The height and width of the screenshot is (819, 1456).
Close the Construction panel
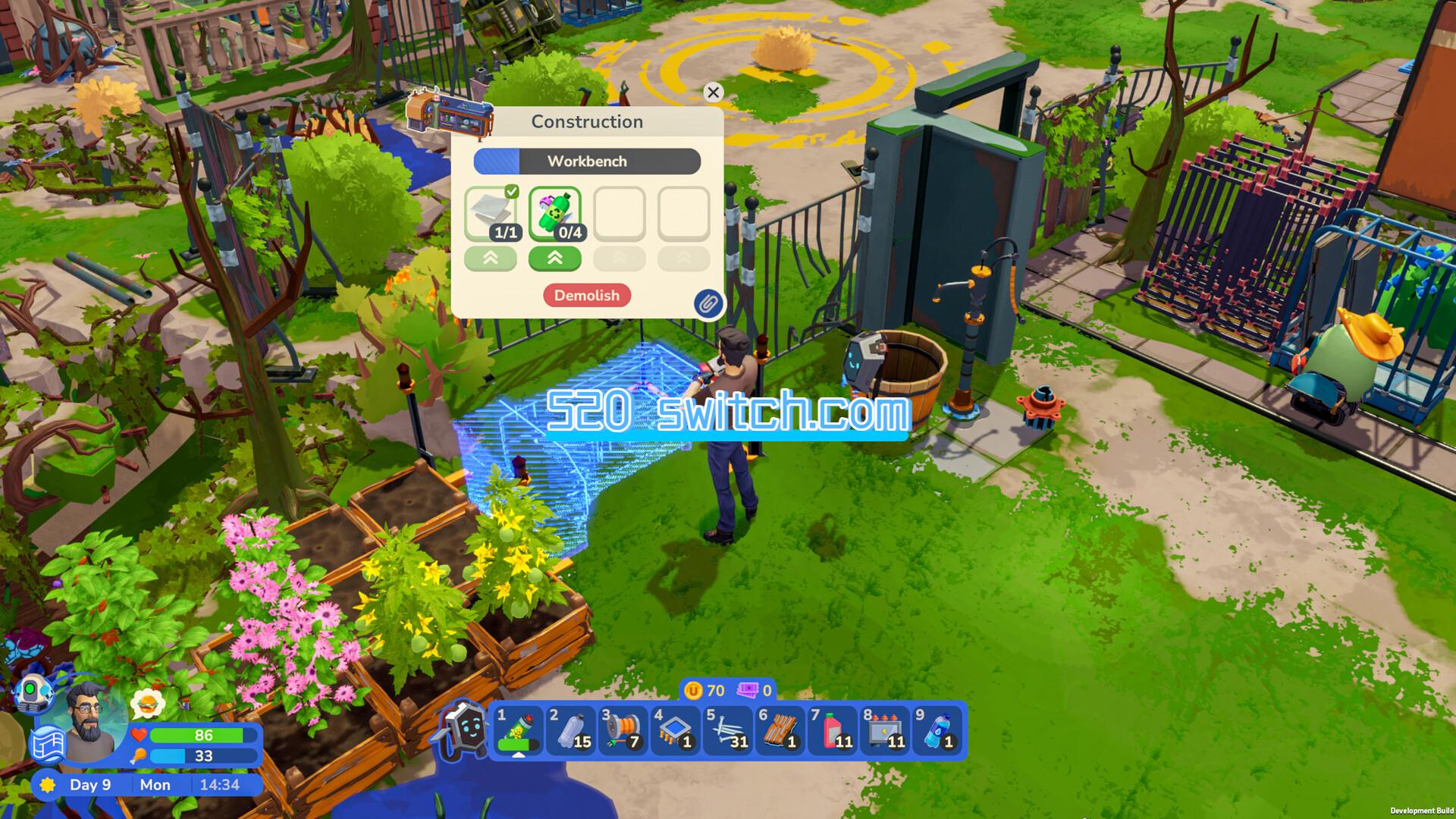tap(713, 93)
